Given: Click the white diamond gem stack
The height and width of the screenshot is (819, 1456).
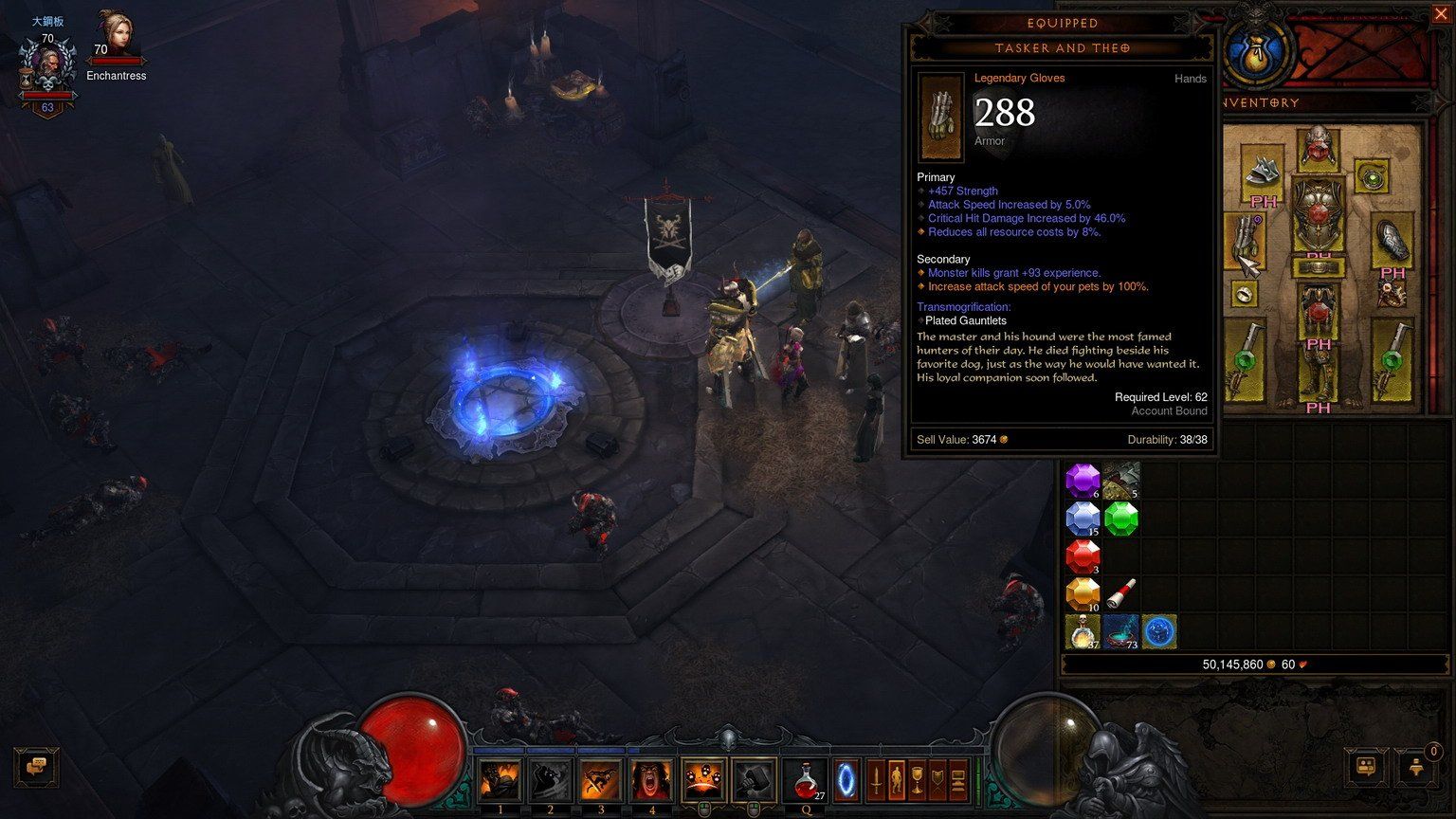Looking at the screenshot, I should coord(1082,519).
